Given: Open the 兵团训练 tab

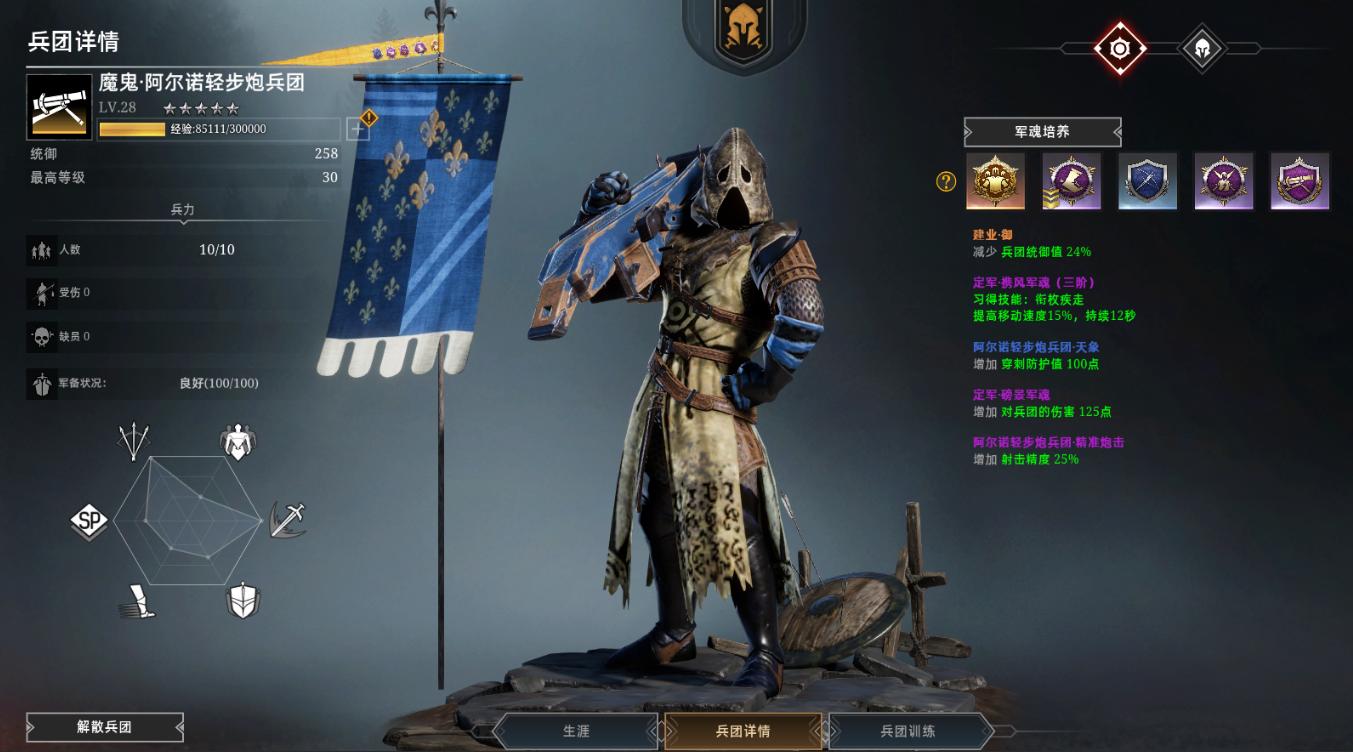Looking at the screenshot, I should (908, 731).
